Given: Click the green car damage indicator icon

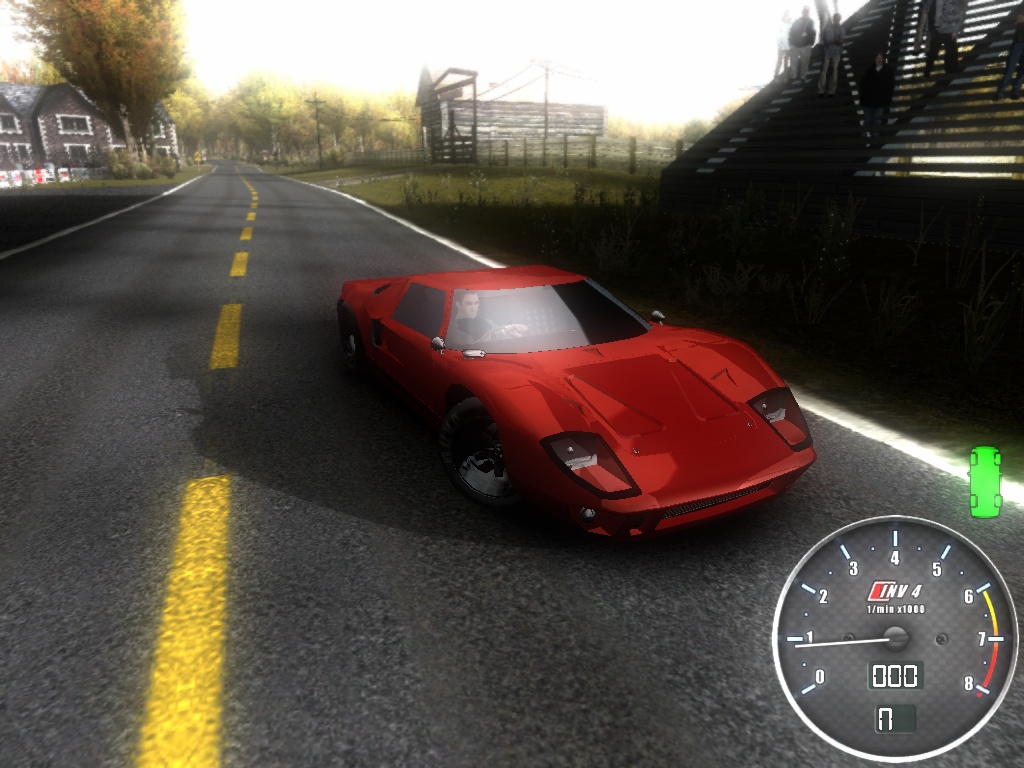Looking at the screenshot, I should pos(985,481).
